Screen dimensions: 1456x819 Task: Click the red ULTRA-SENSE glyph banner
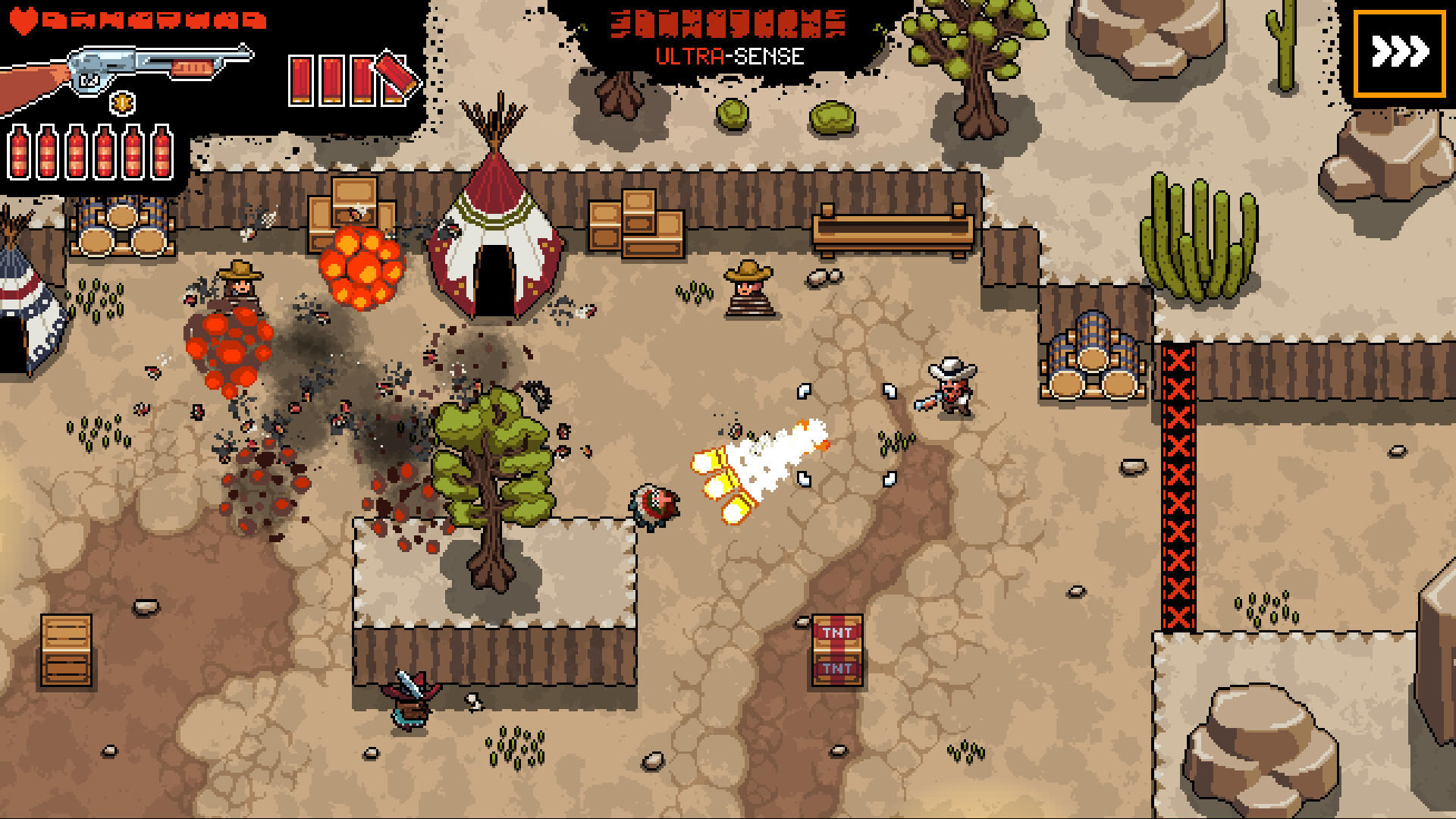(728, 23)
